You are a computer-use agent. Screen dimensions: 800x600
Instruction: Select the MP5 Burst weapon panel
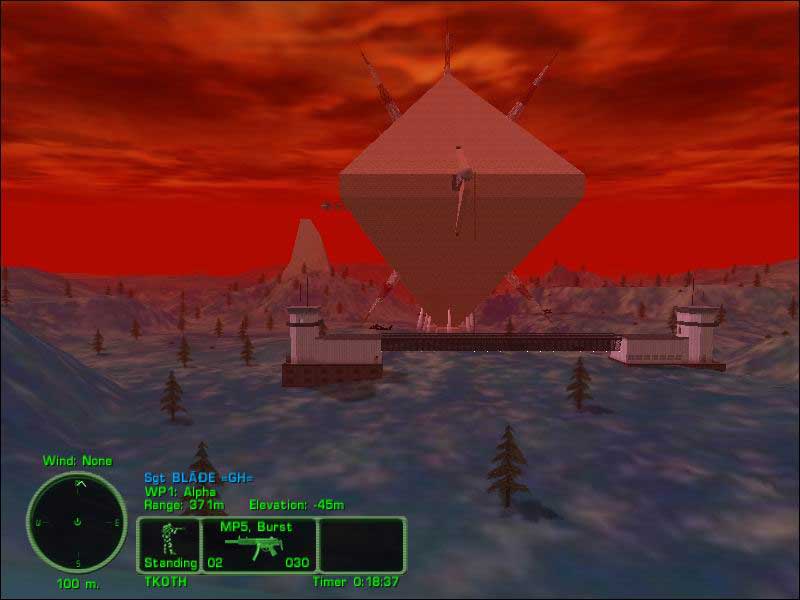click(x=259, y=545)
